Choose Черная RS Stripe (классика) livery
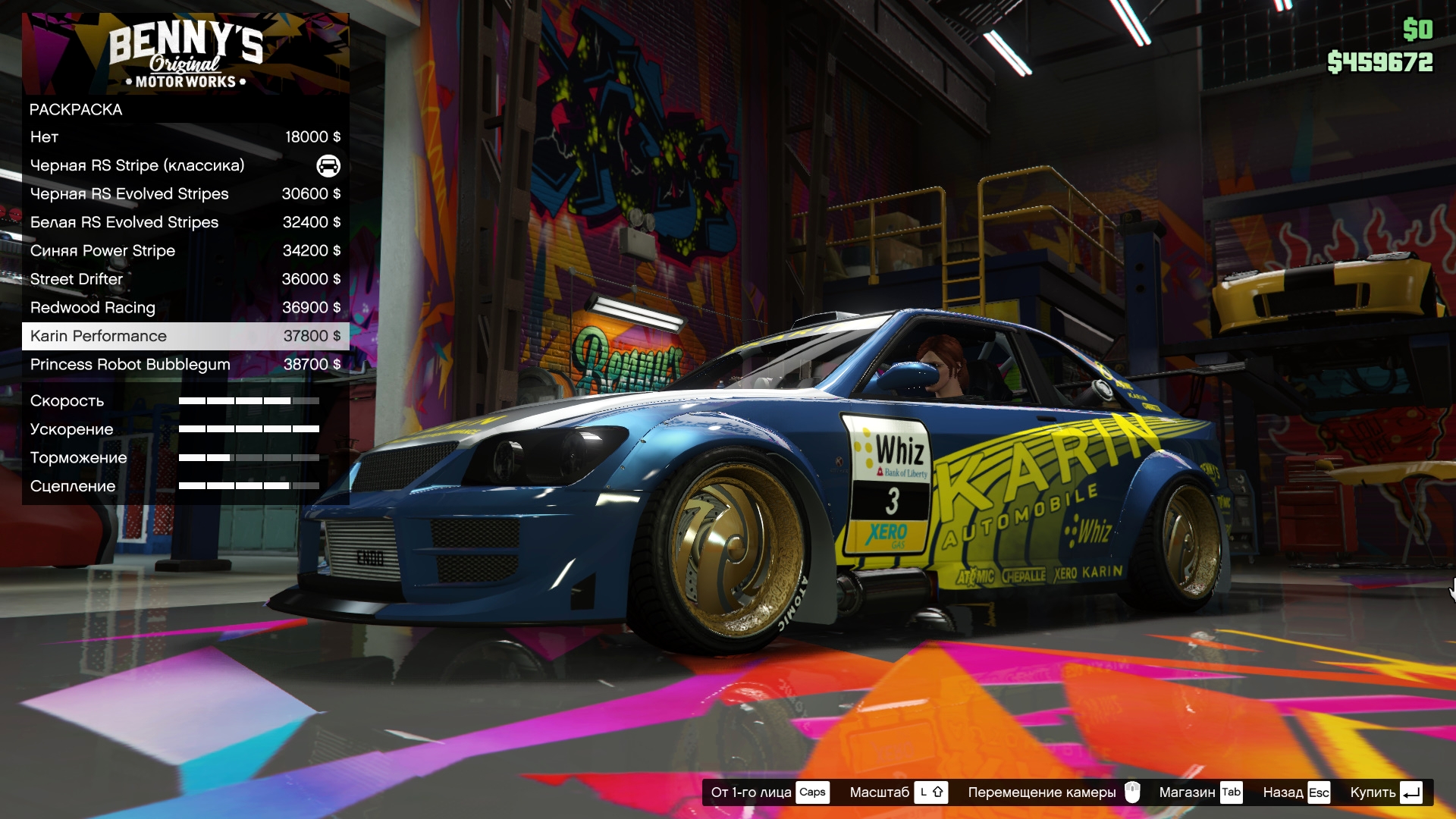 click(185, 165)
